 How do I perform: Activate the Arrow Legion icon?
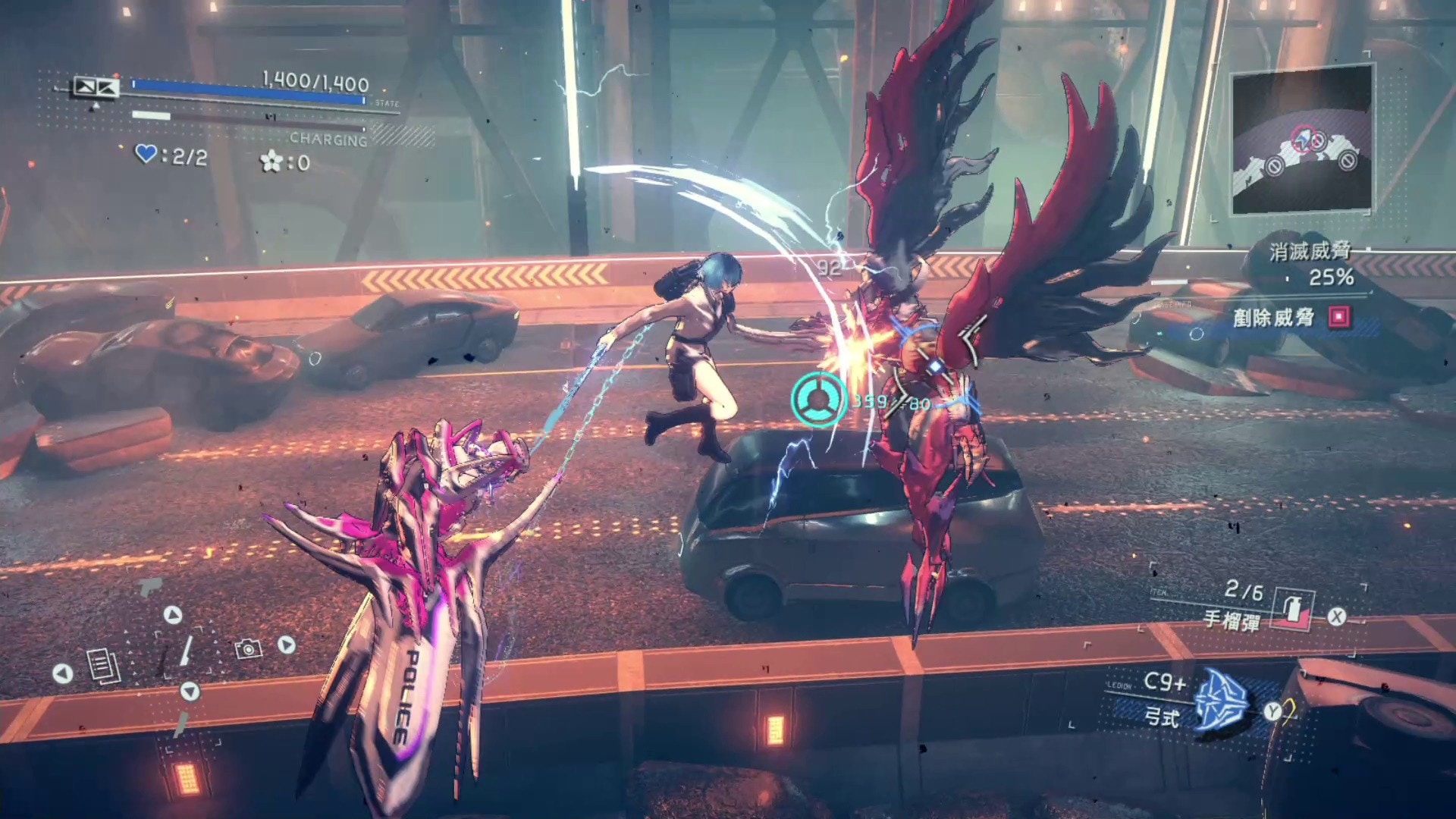(1221, 702)
